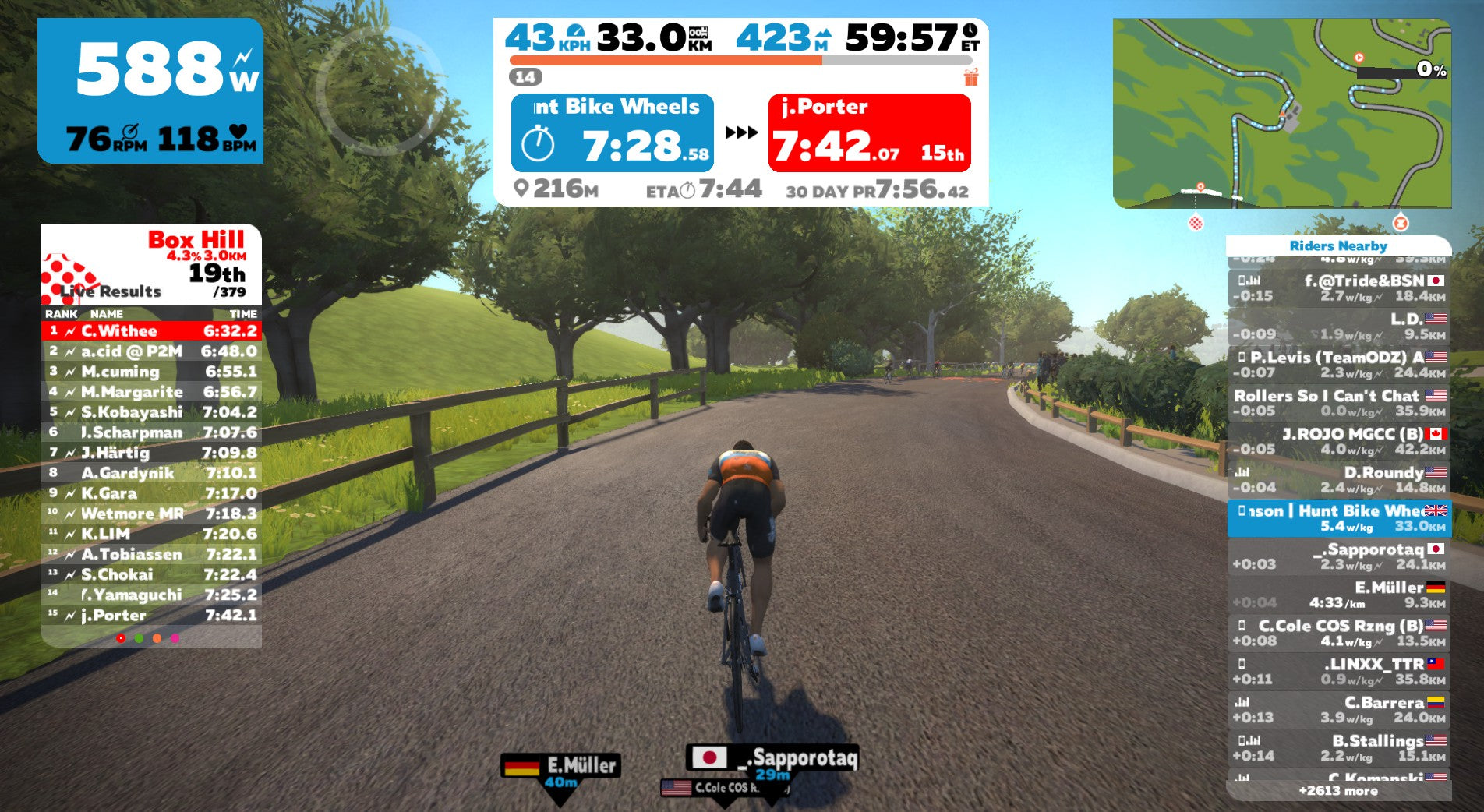The width and height of the screenshot is (1484, 812).
Task: Select the pink leaderboard page dot
Action: pos(175,638)
